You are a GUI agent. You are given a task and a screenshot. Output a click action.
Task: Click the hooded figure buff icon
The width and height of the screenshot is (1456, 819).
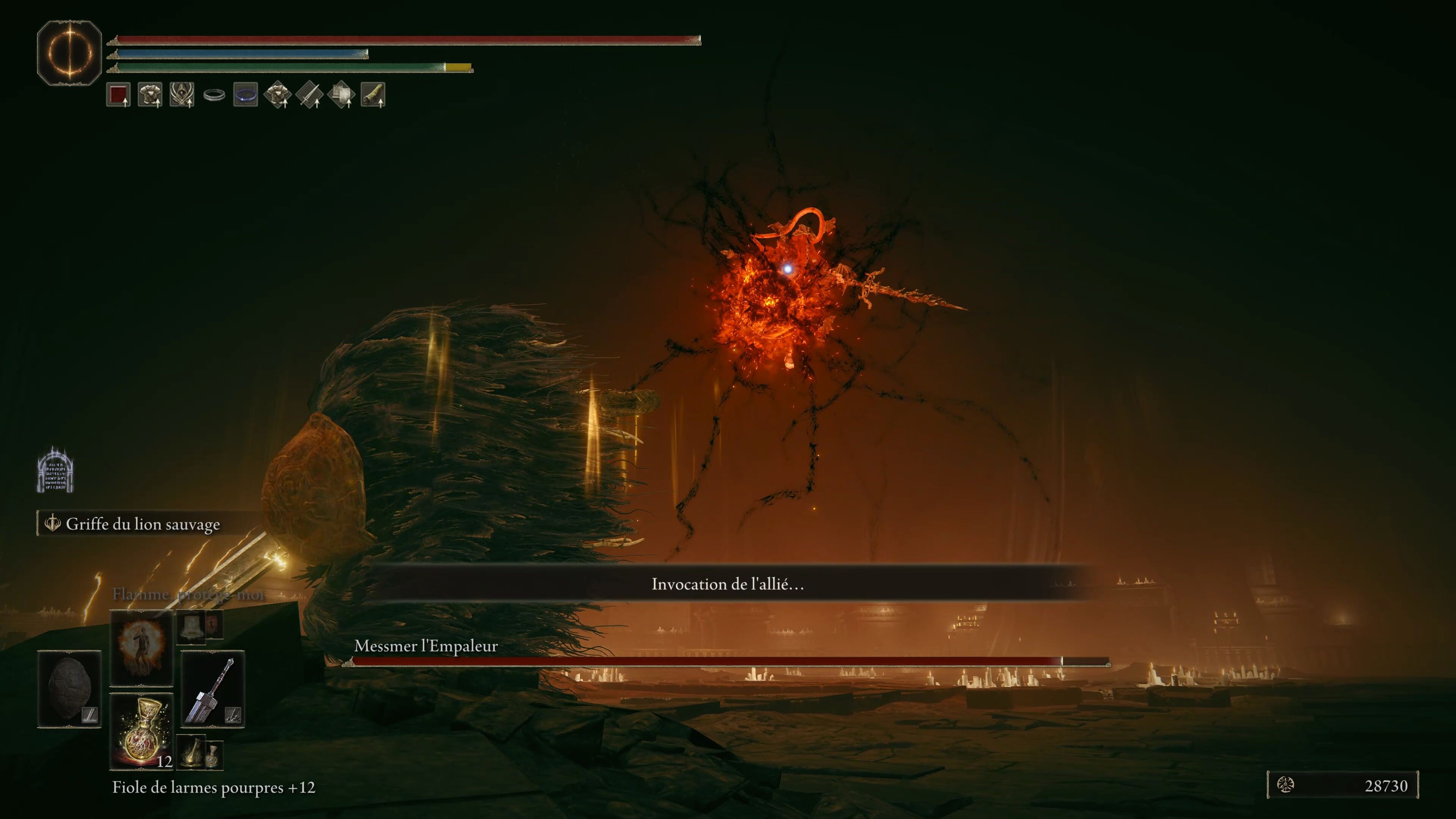182,94
